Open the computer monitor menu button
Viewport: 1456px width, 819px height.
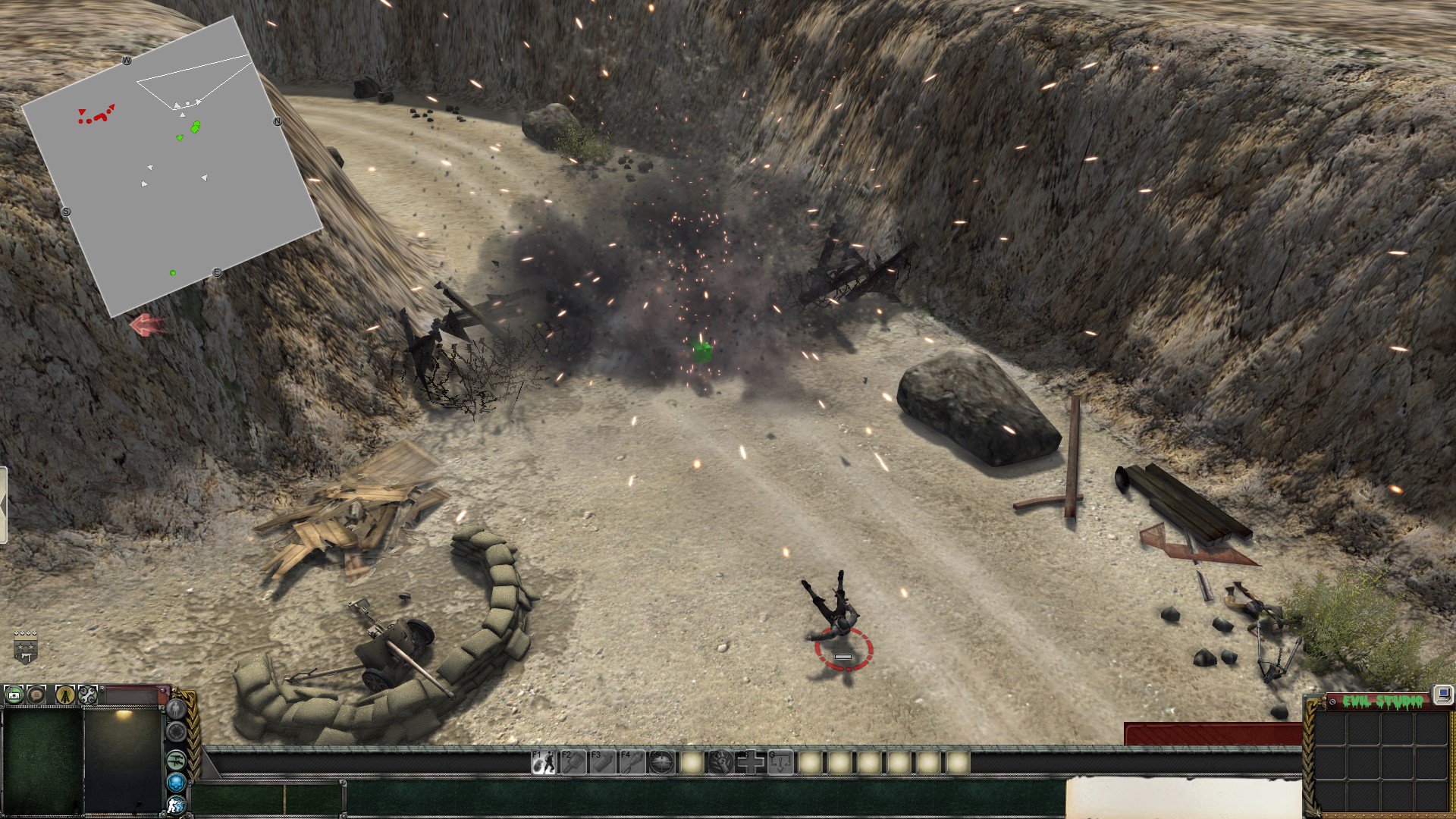(x=1442, y=694)
